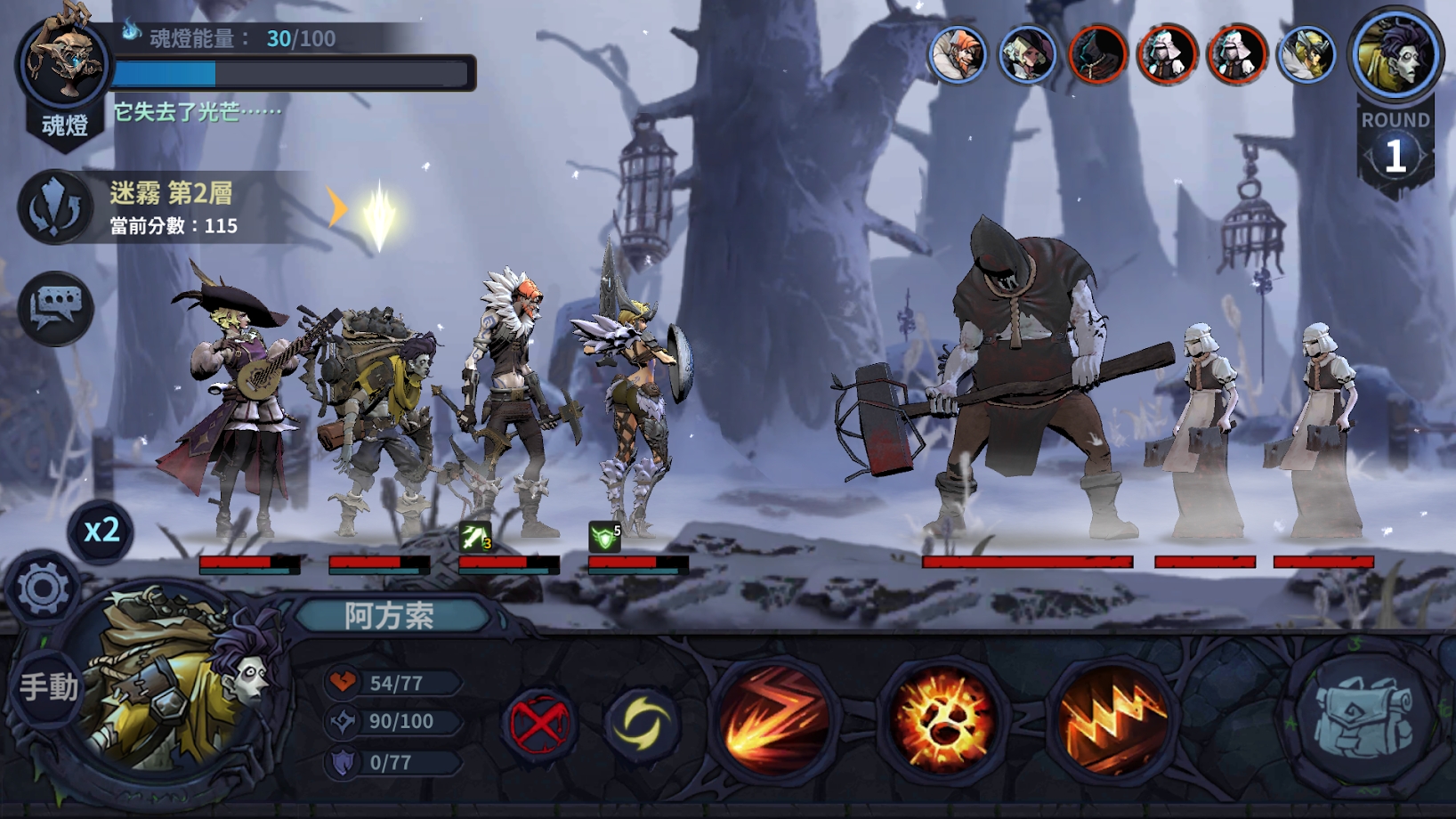The image size is (1456, 819).
Task: Toggle the x2 battle speed
Action: click(101, 531)
